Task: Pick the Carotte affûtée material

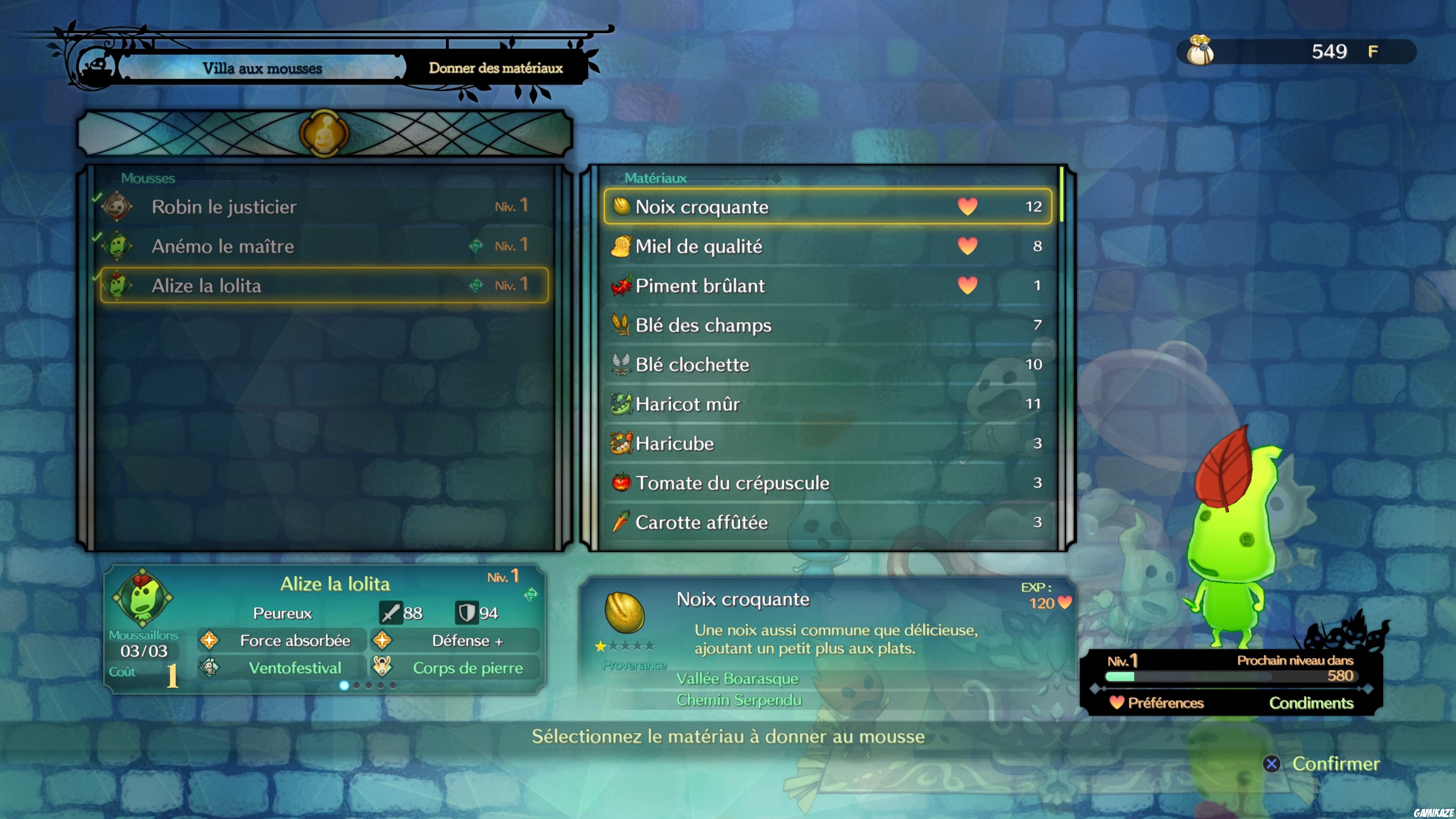Action: point(827,522)
